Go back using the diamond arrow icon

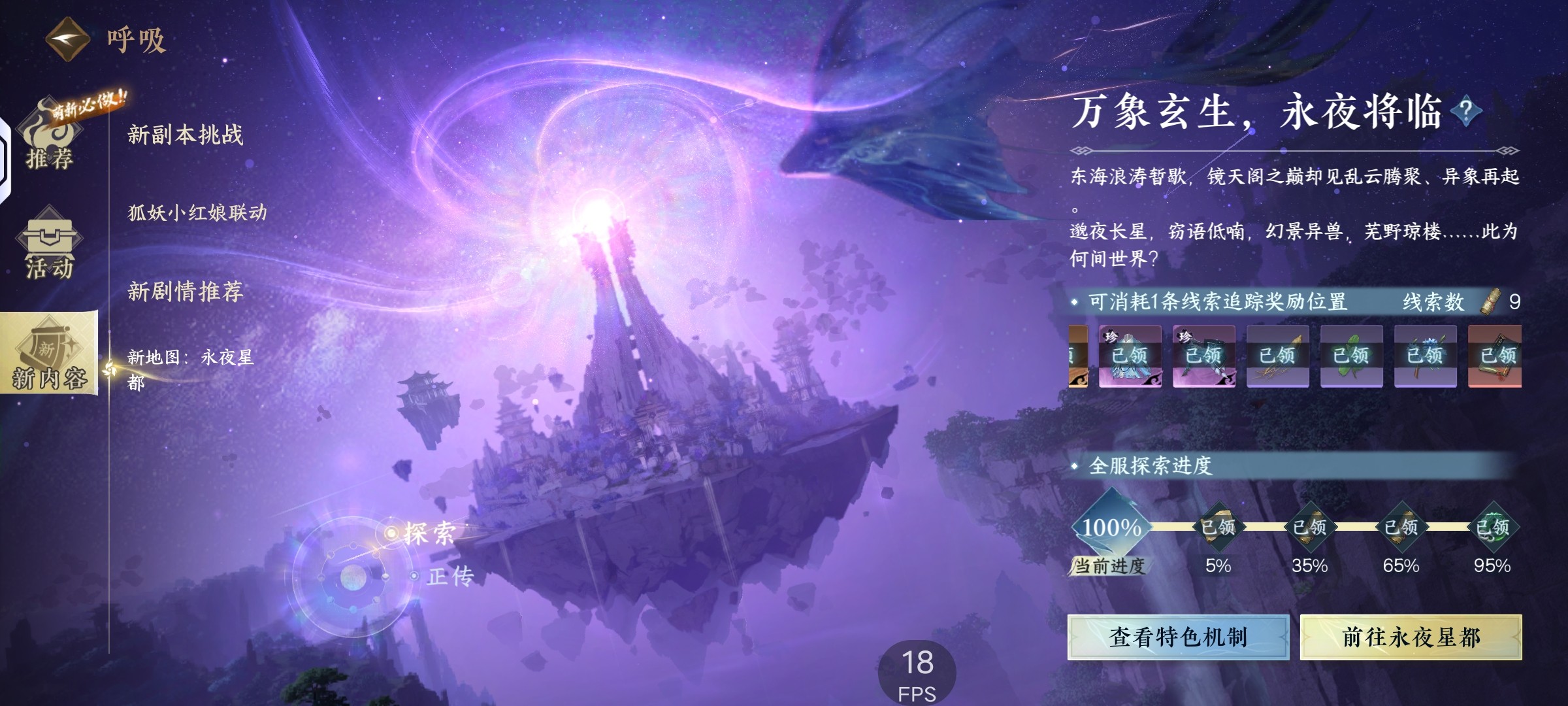tap(67, 39)
